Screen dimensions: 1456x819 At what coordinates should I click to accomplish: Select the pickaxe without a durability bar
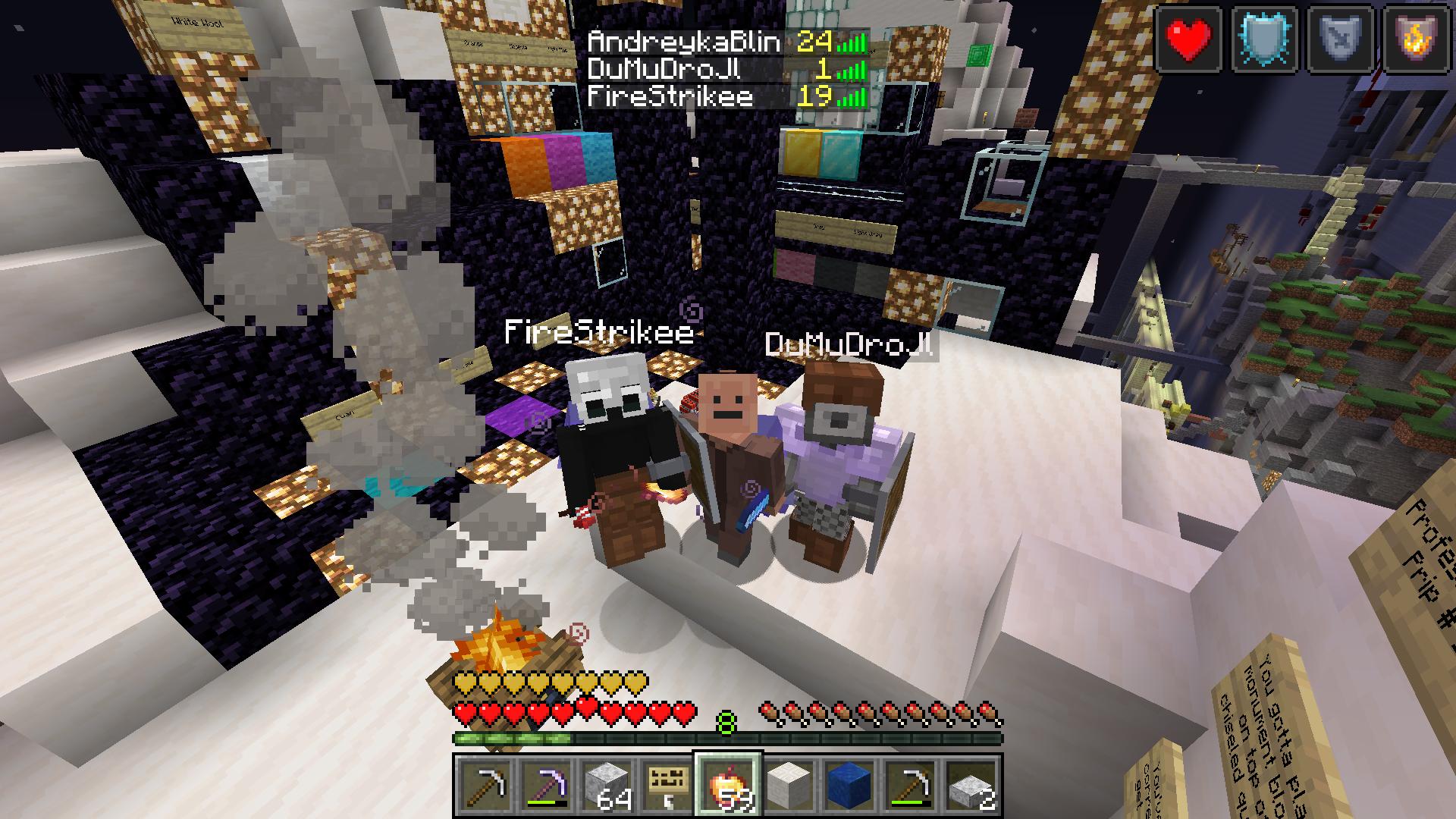(x=485, y=785)
